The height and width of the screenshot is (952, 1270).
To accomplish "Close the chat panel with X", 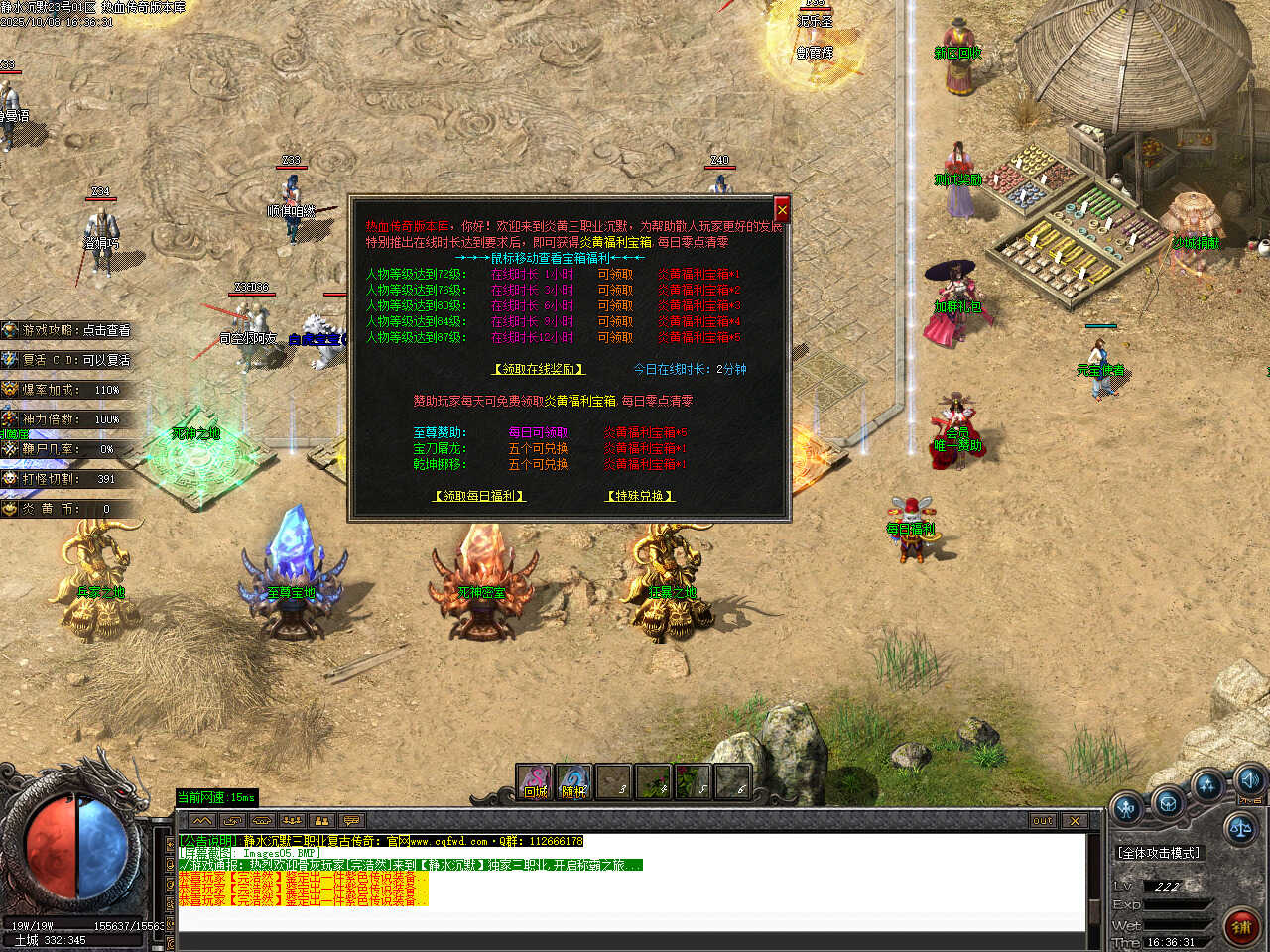I will point(1075,820).
